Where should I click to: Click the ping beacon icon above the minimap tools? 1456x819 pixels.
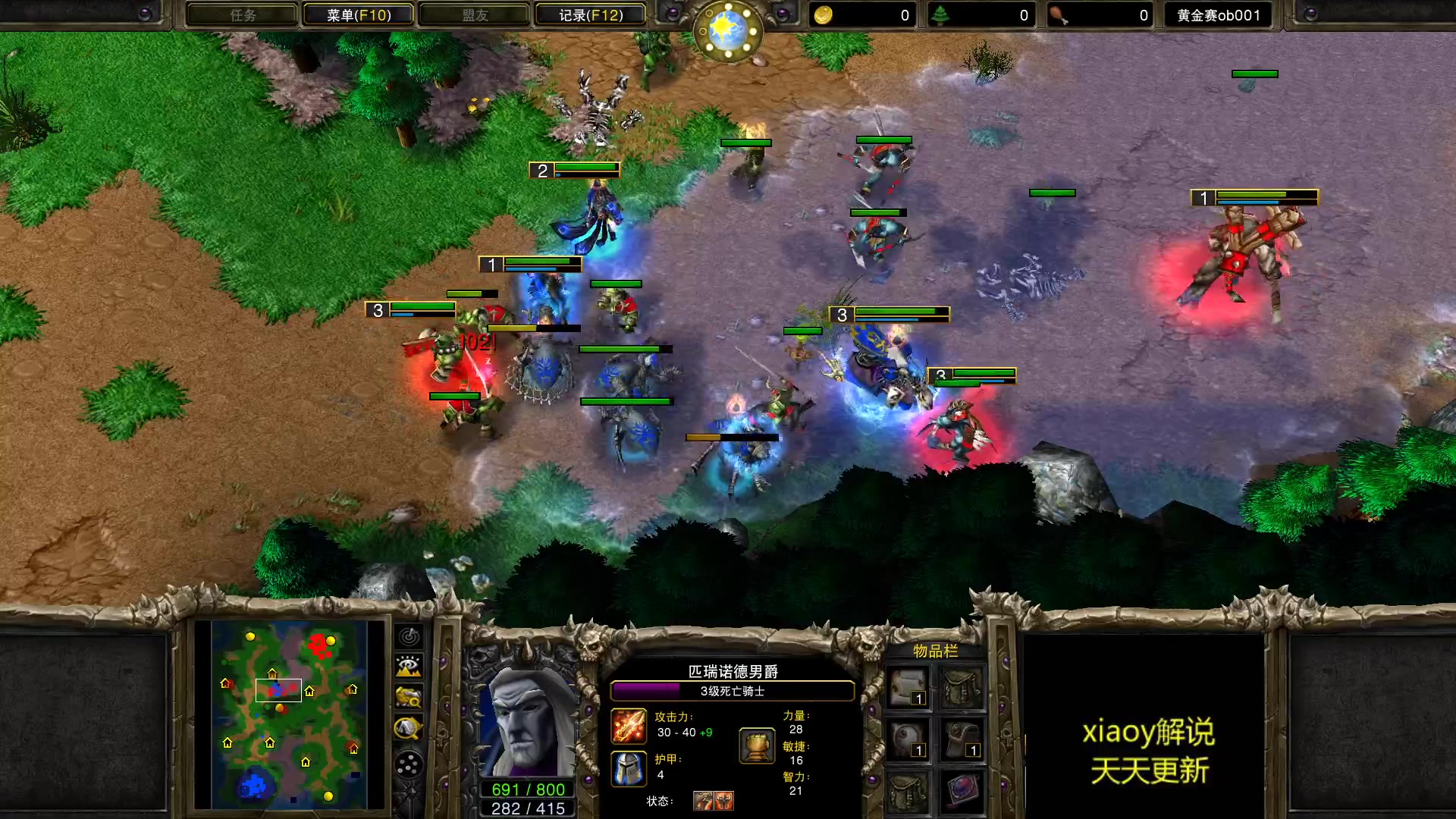tap(409, 637)
